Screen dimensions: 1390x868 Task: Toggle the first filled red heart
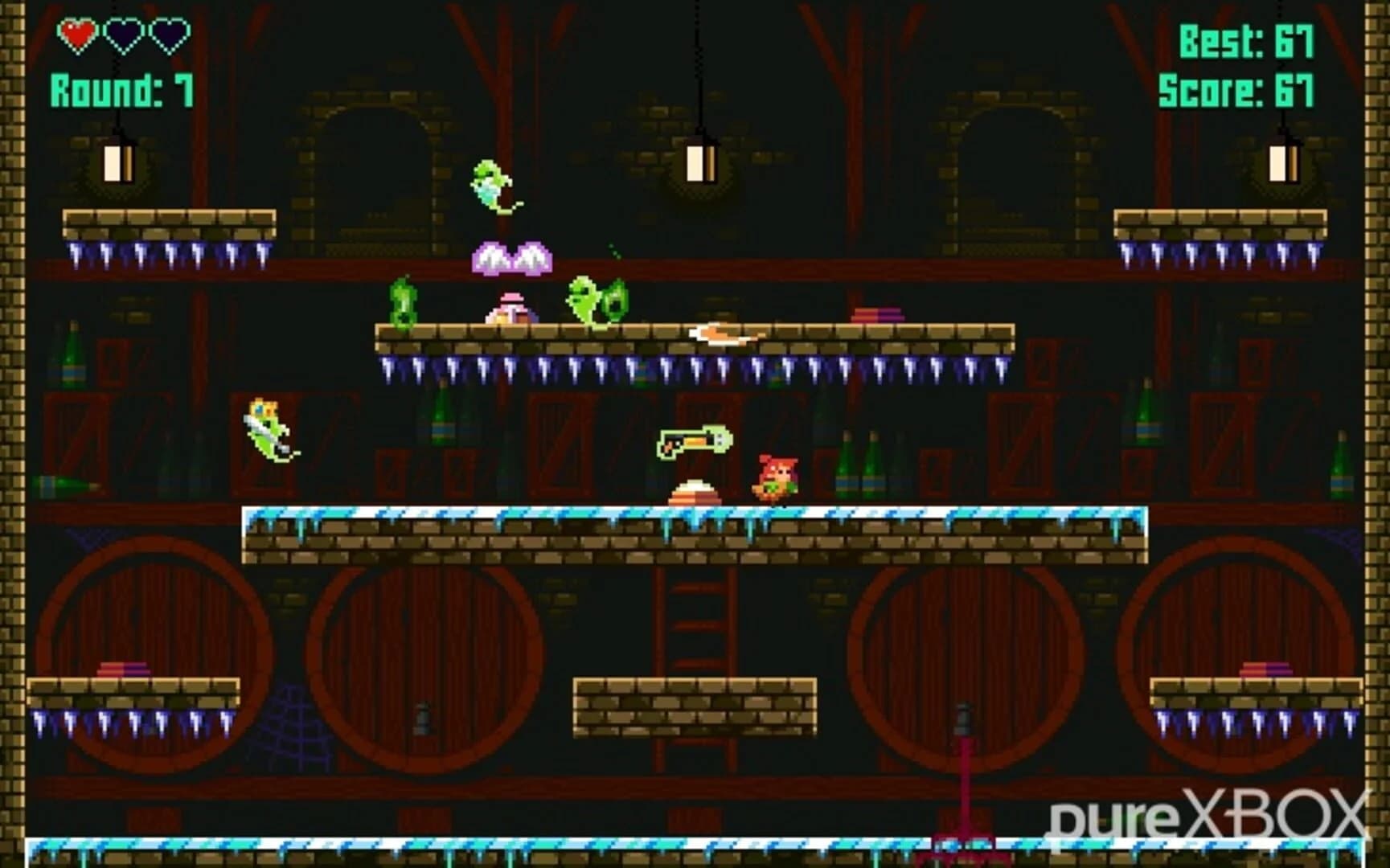point(75,35)
